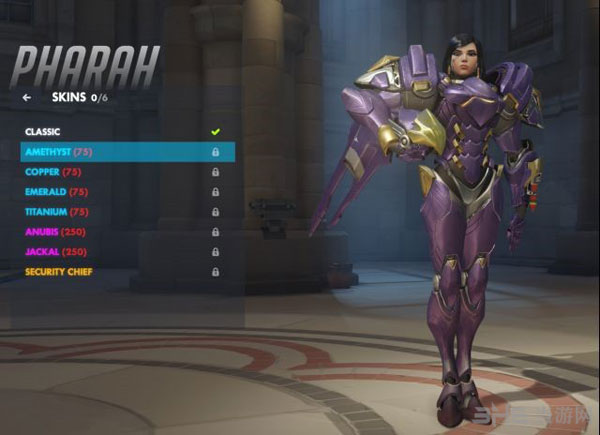This screenshot has width=600, height=435.
Task: Pick the Jackal skin
Action: 54,251
